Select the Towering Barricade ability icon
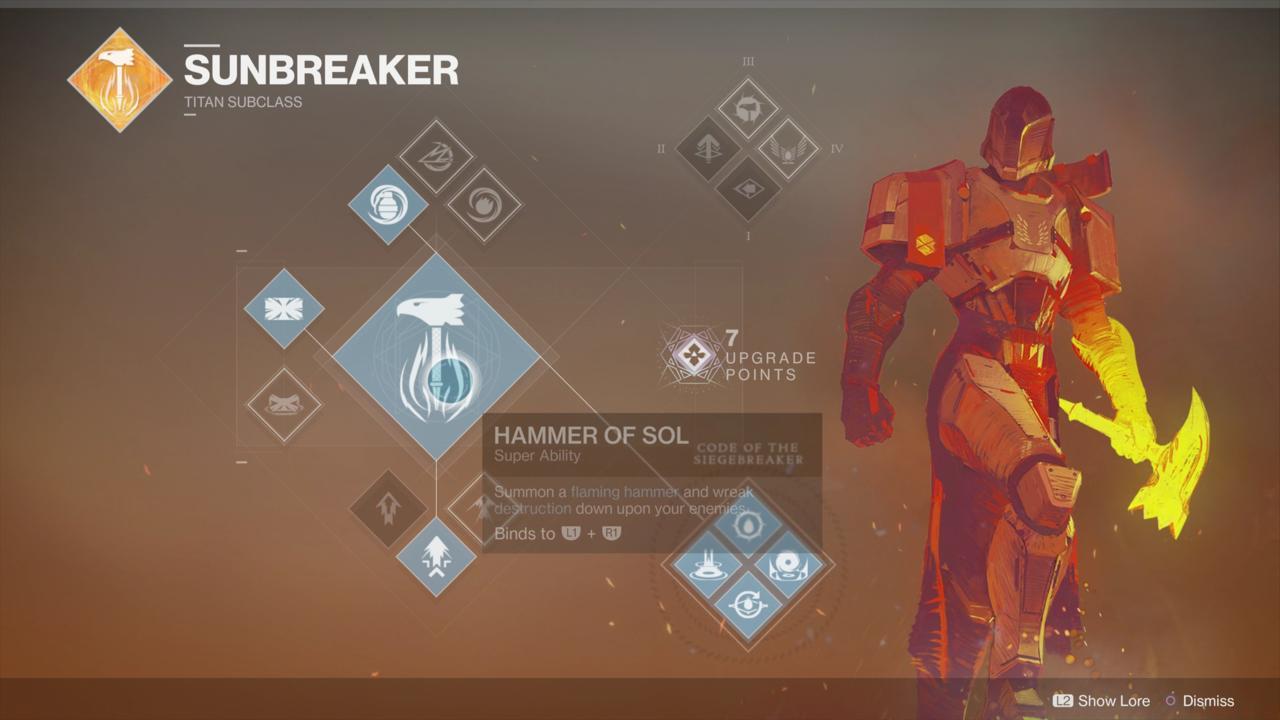This screenshot has width=1280, height=720. pos(283,307)
